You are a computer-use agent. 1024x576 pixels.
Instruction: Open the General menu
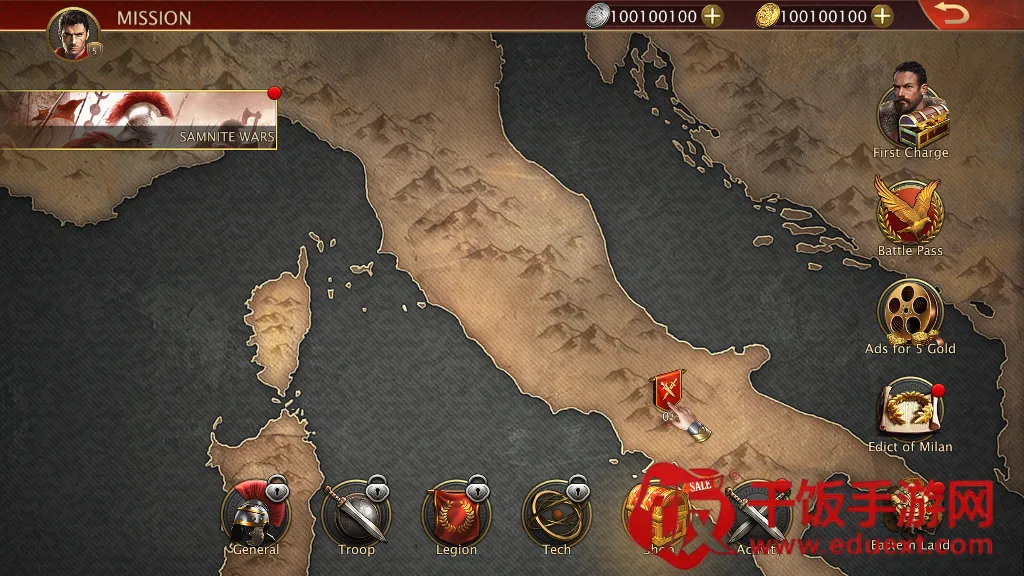(255, 514)
